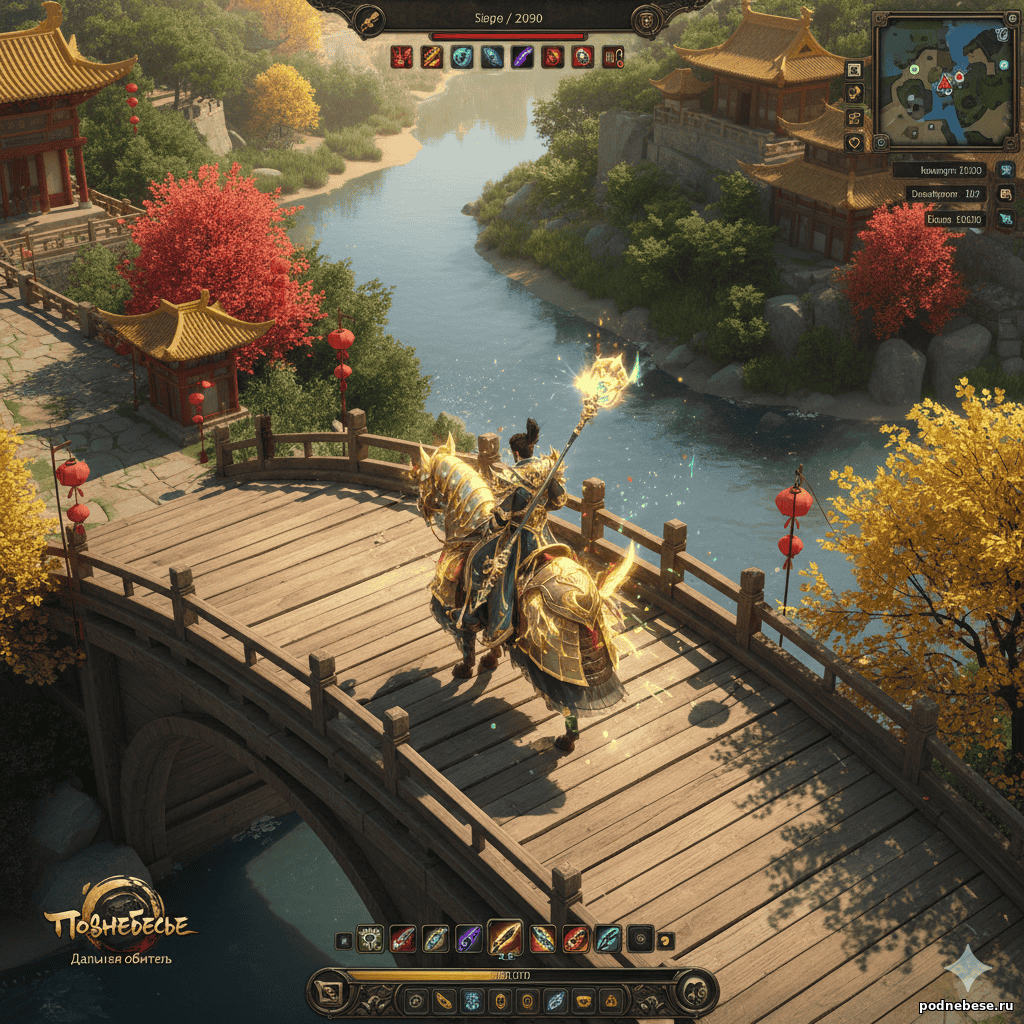Click the heart icon beside the minimap
1024x1024 pixels.
854,143
